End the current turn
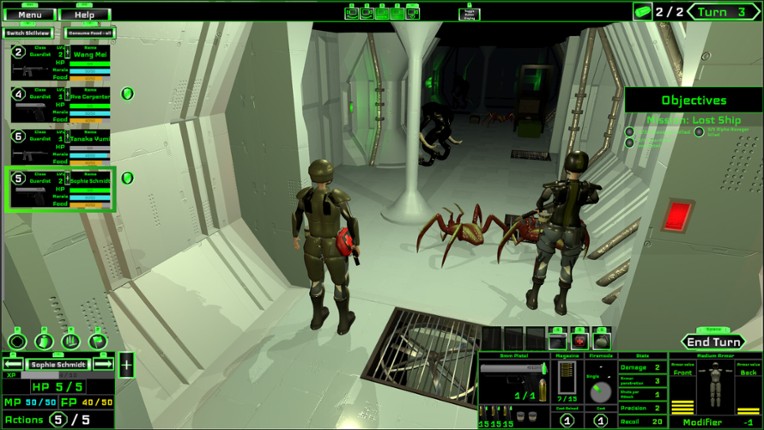The width and height of the screenshot is (764, 430). click(714, 341)
